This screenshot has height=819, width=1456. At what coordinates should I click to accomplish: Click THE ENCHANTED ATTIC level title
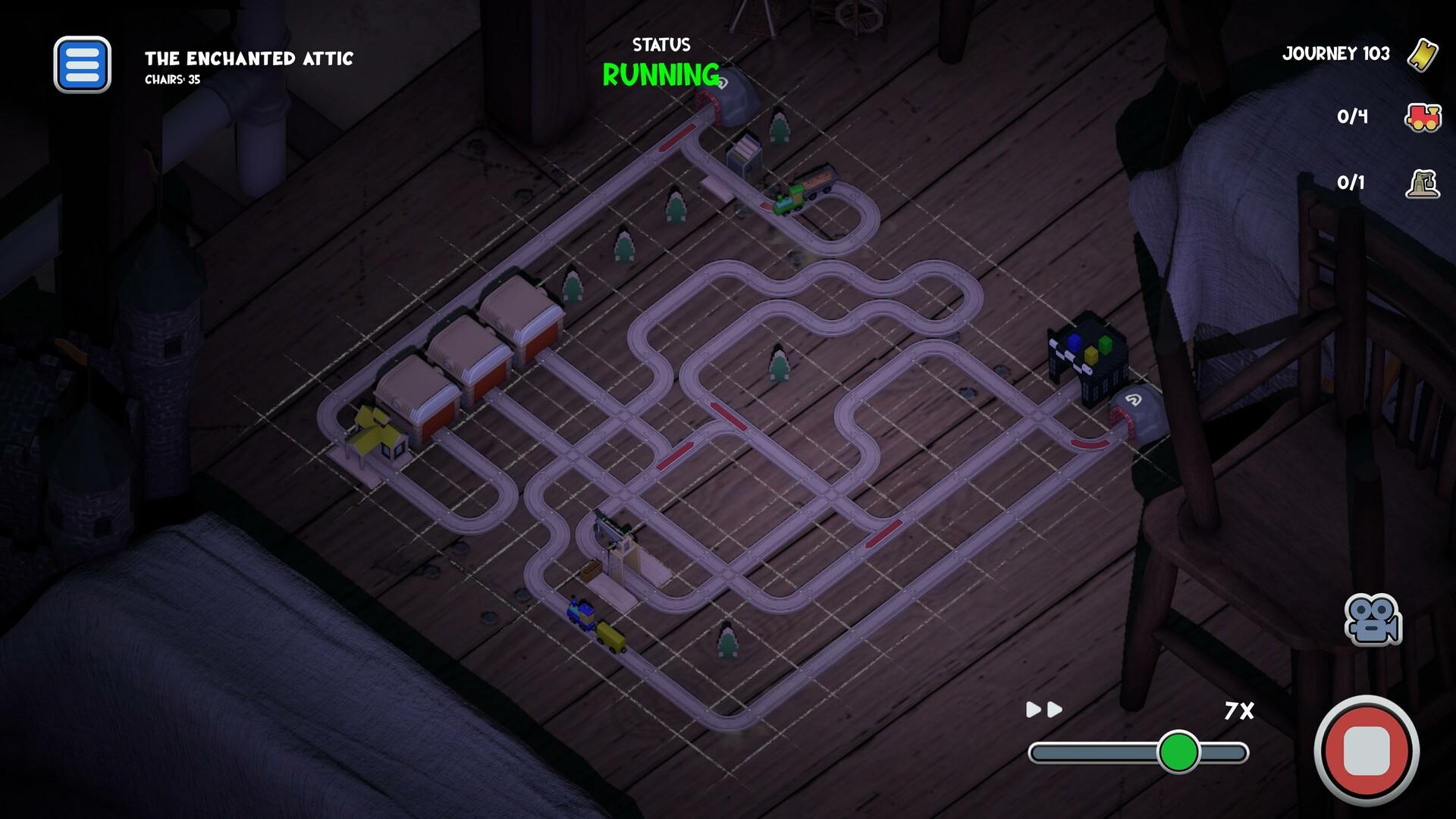250,58
